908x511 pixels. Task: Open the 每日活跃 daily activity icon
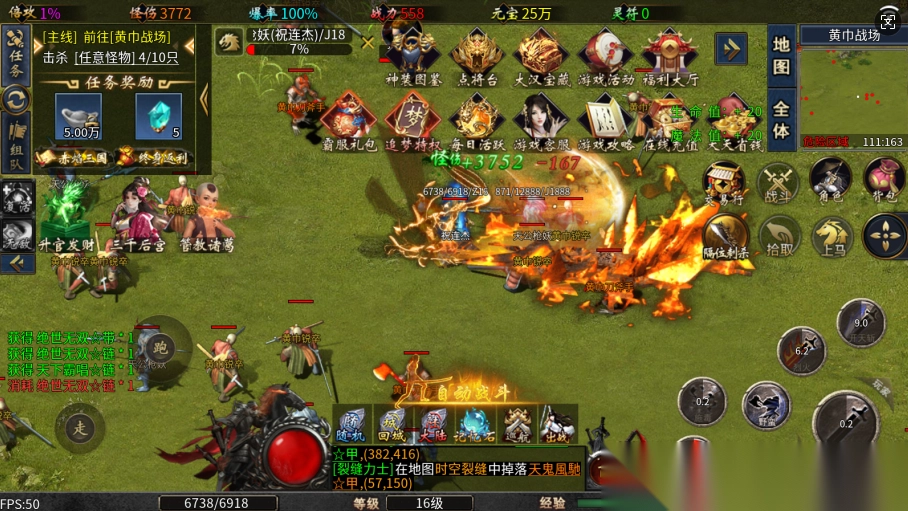point(477,121)
